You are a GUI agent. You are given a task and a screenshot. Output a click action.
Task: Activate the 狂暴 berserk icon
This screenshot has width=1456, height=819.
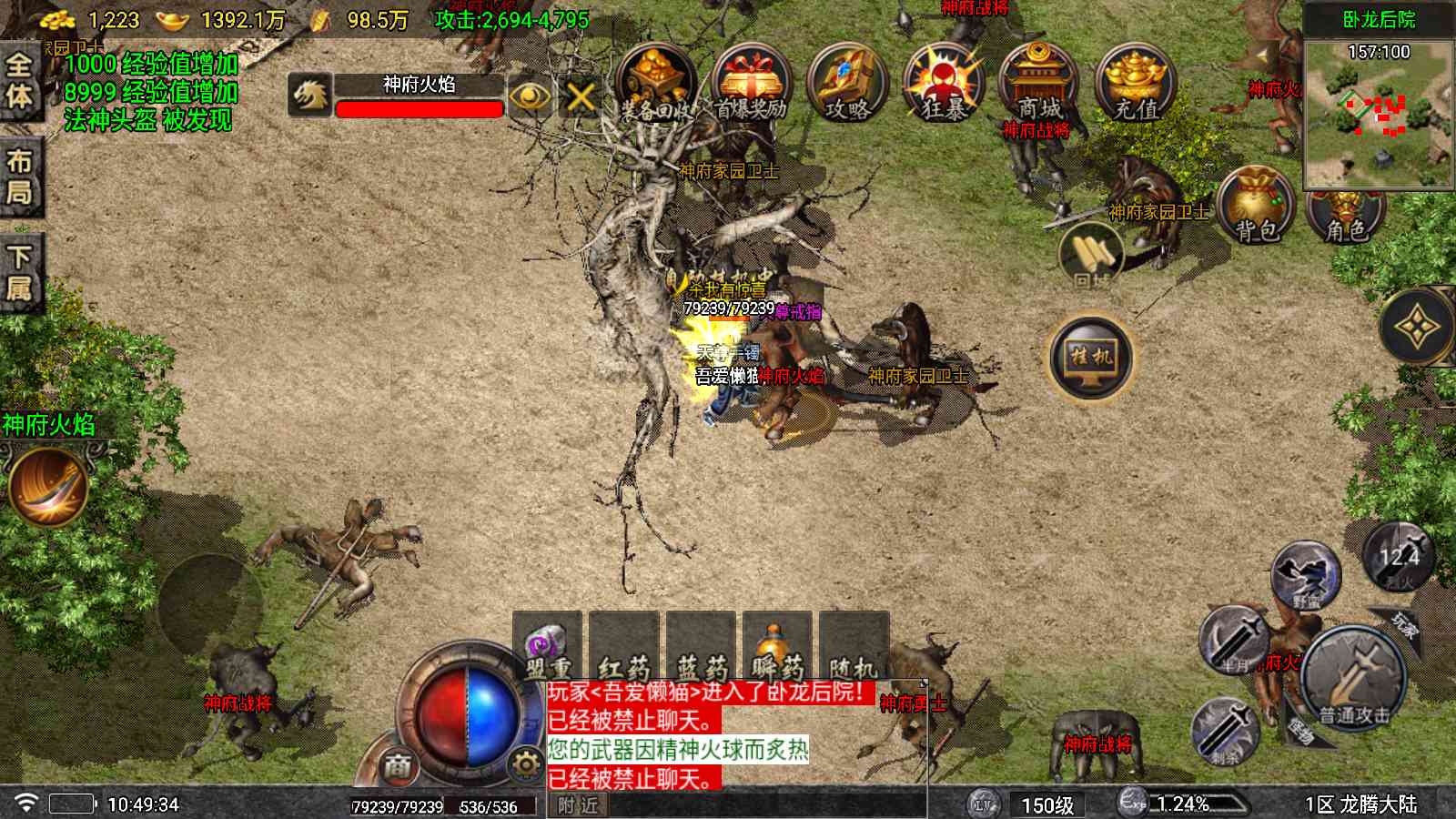pos(944,84)
